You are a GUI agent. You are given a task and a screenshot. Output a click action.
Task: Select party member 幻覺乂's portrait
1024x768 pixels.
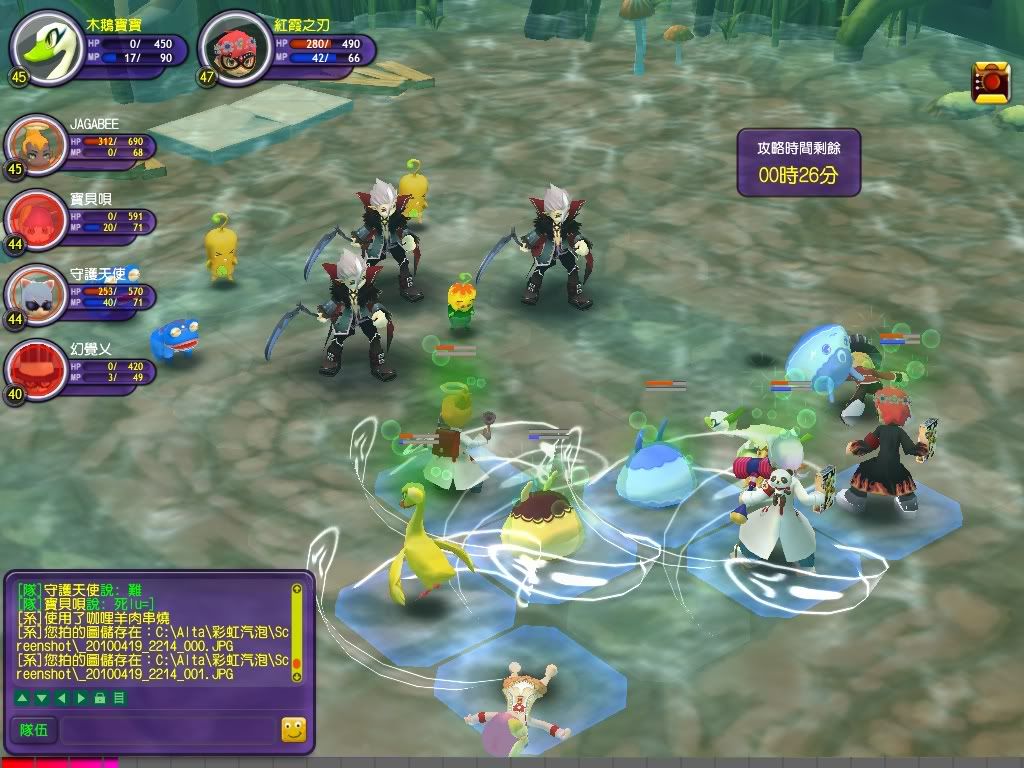tap(35, 368)
